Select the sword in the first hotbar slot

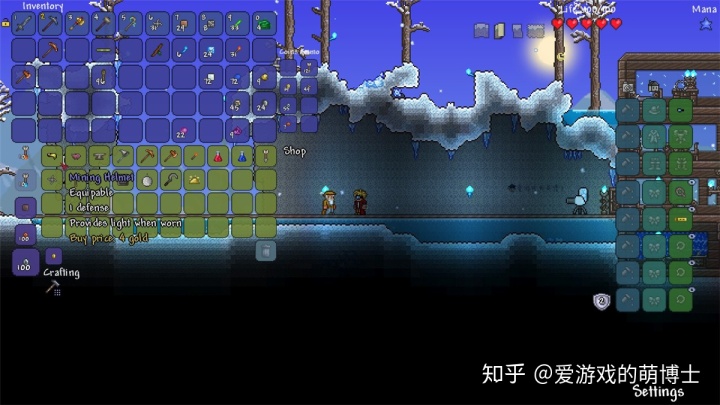click(24, 24)
